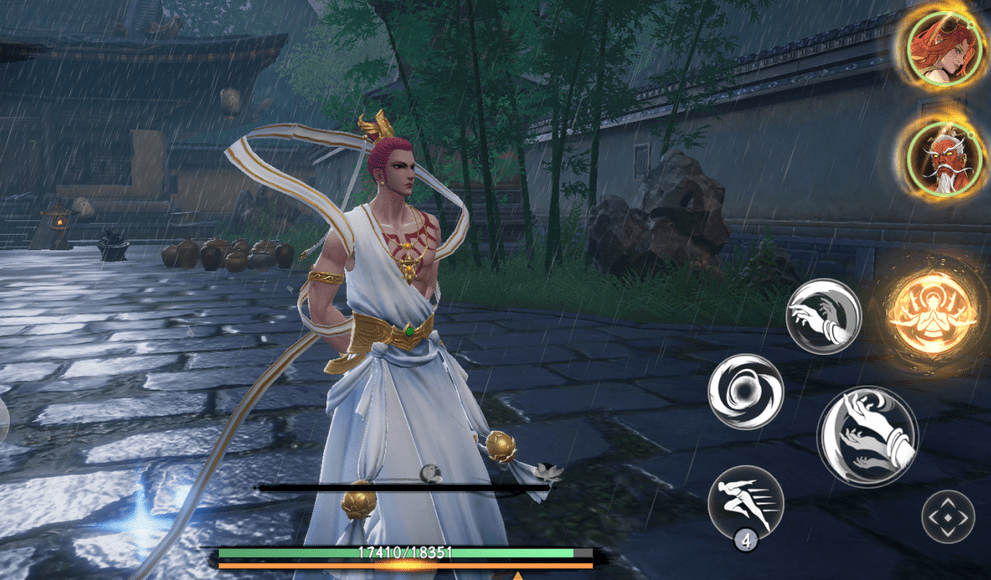991x580 pixels.
Task: Cast the swirling vortex skill
Action: coord(746,391)
